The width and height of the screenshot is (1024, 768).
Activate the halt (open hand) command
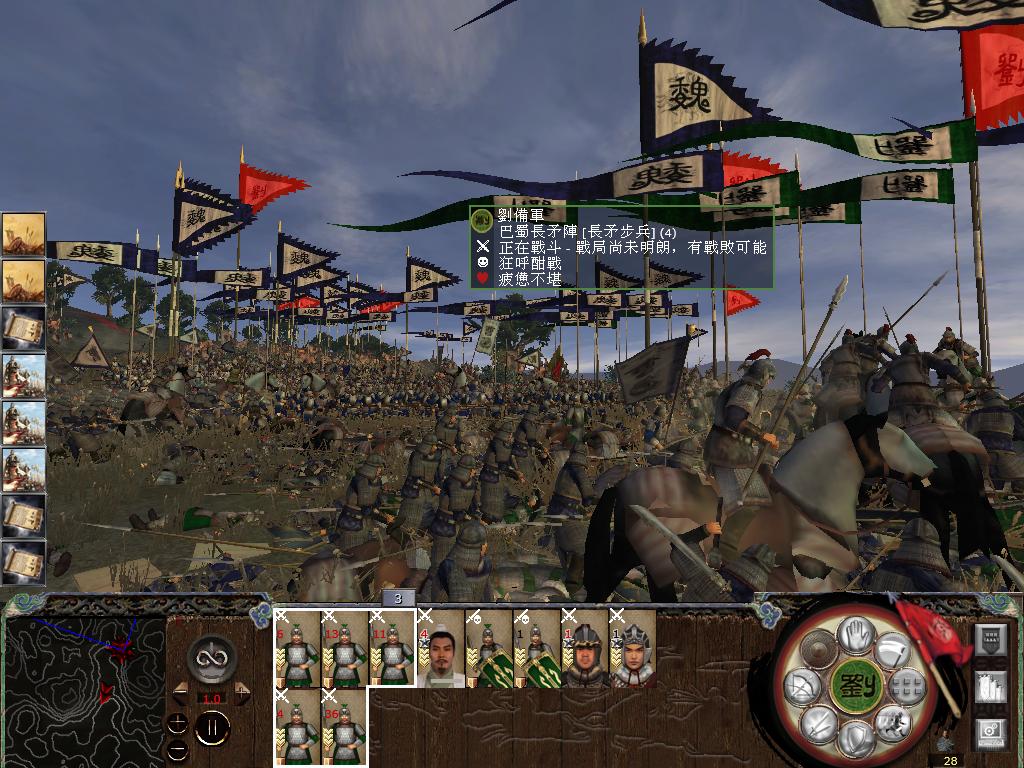[855, 632]
